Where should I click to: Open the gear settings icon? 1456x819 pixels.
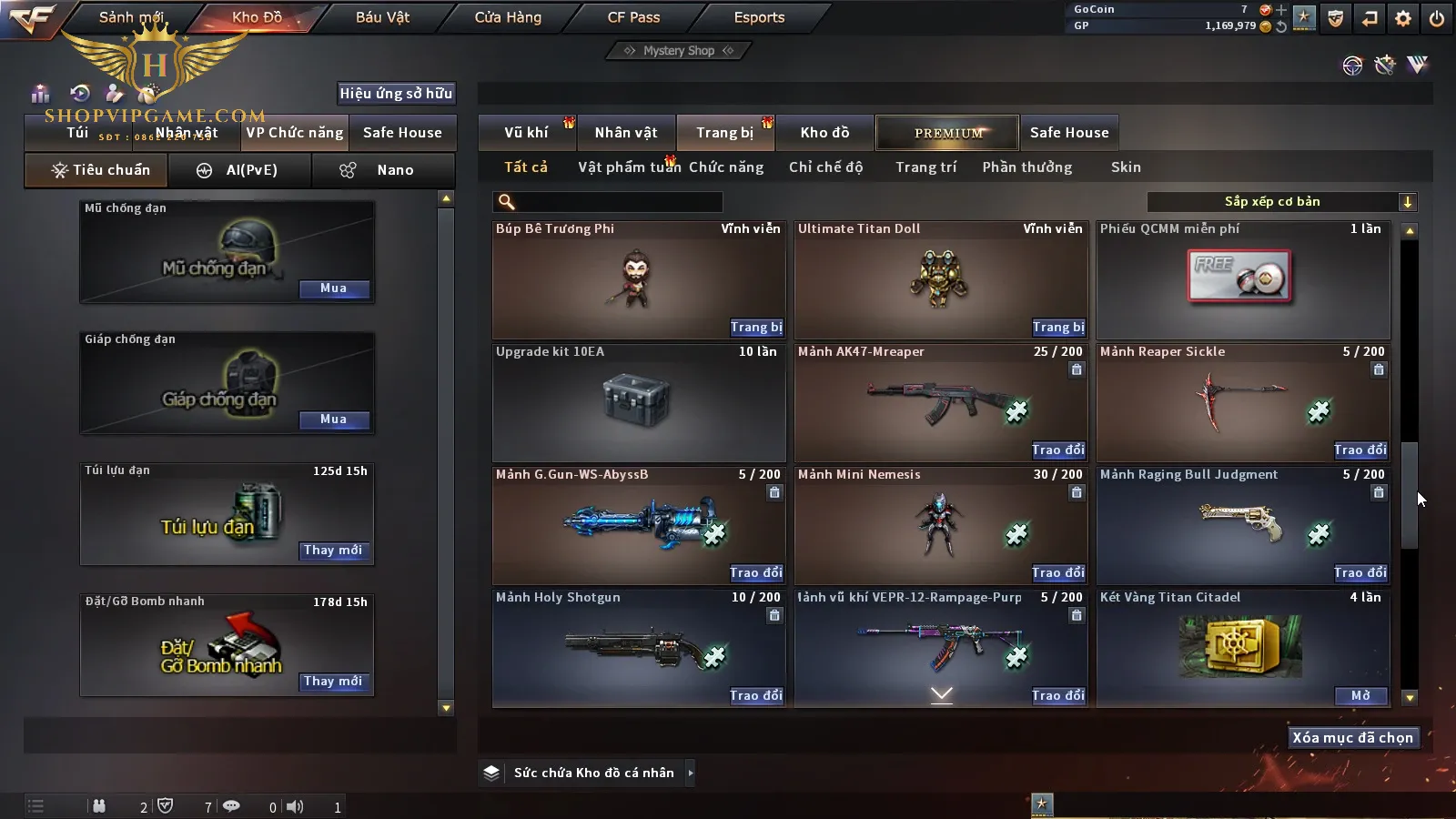coord(1403,18)
